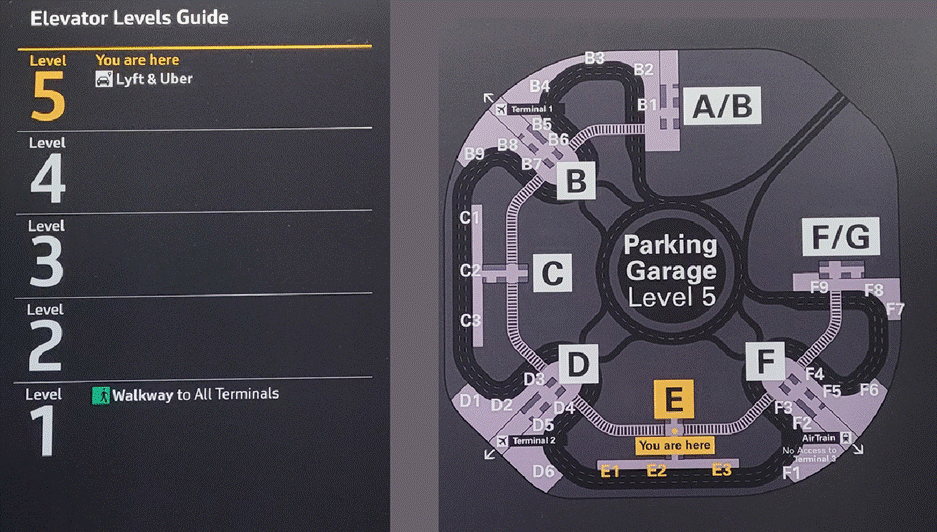The image size is (937, 532).
Task: Select the Parking Garage Level 5 center
Action: coord(671,271)
